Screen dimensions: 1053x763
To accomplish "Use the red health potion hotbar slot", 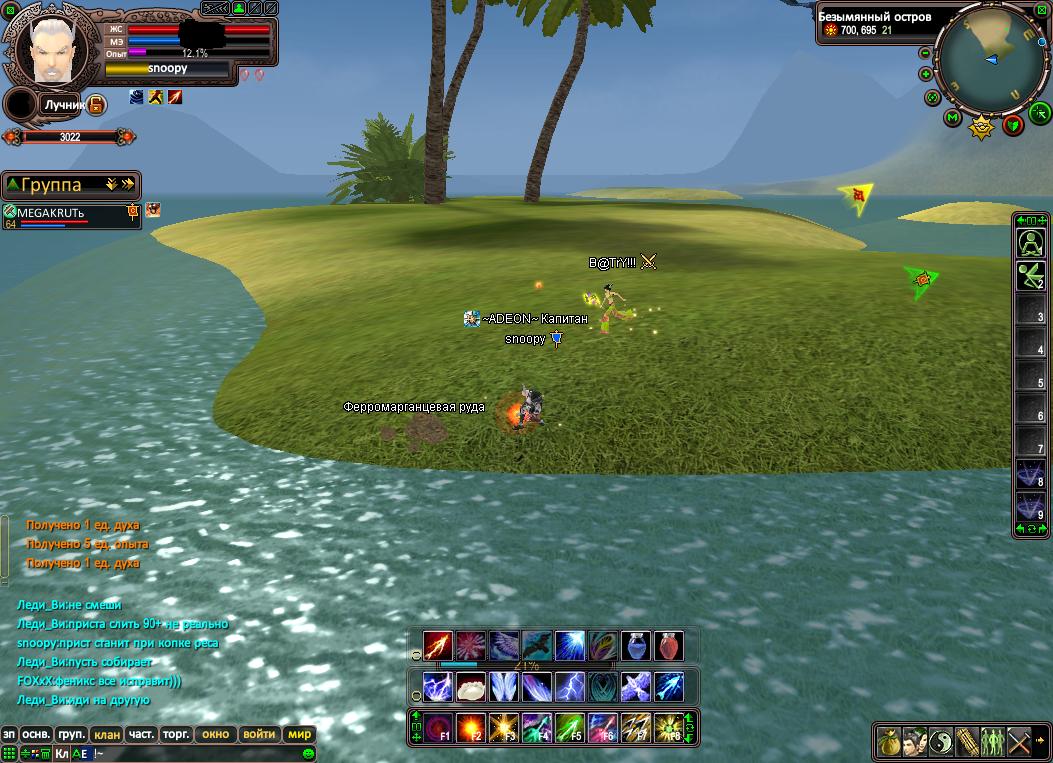I will tap(668, 646).
